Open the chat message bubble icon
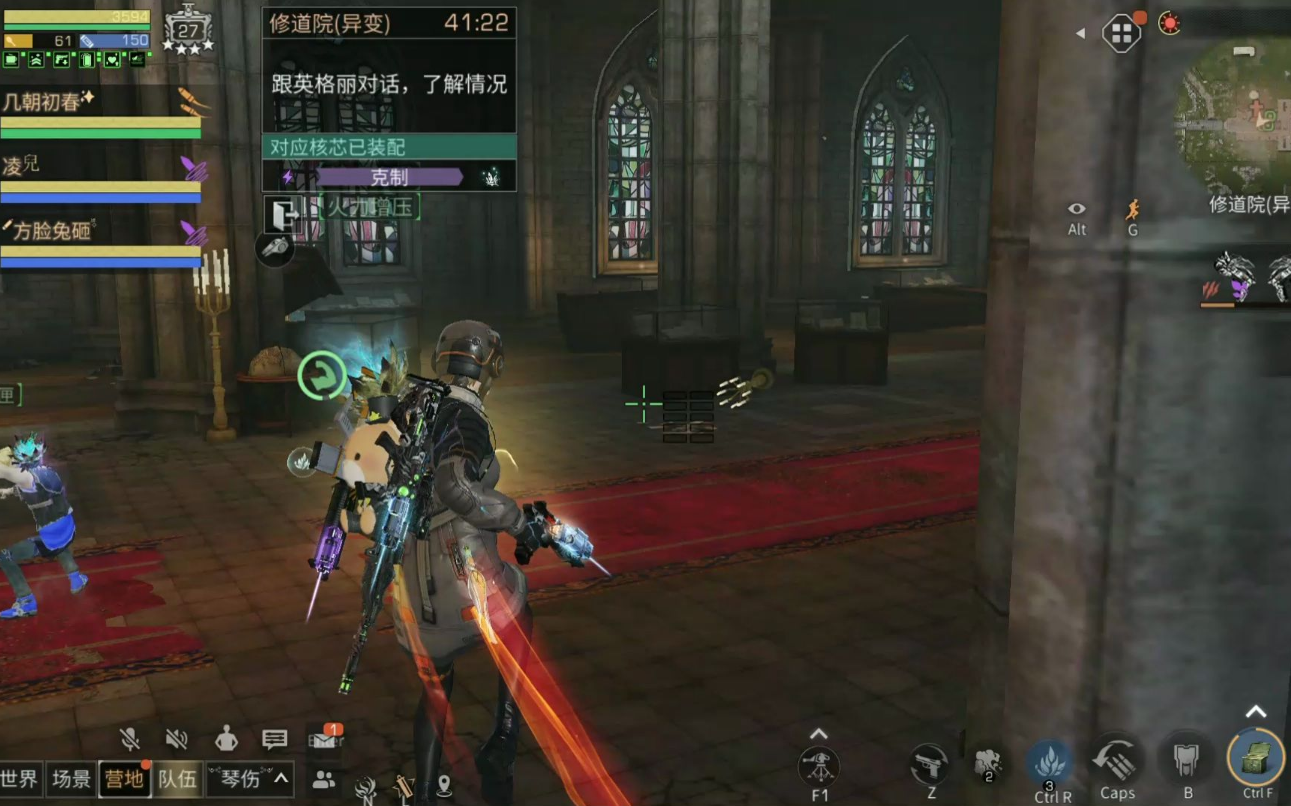Screen dimensions: 1291x806 (x=274, y=739)
